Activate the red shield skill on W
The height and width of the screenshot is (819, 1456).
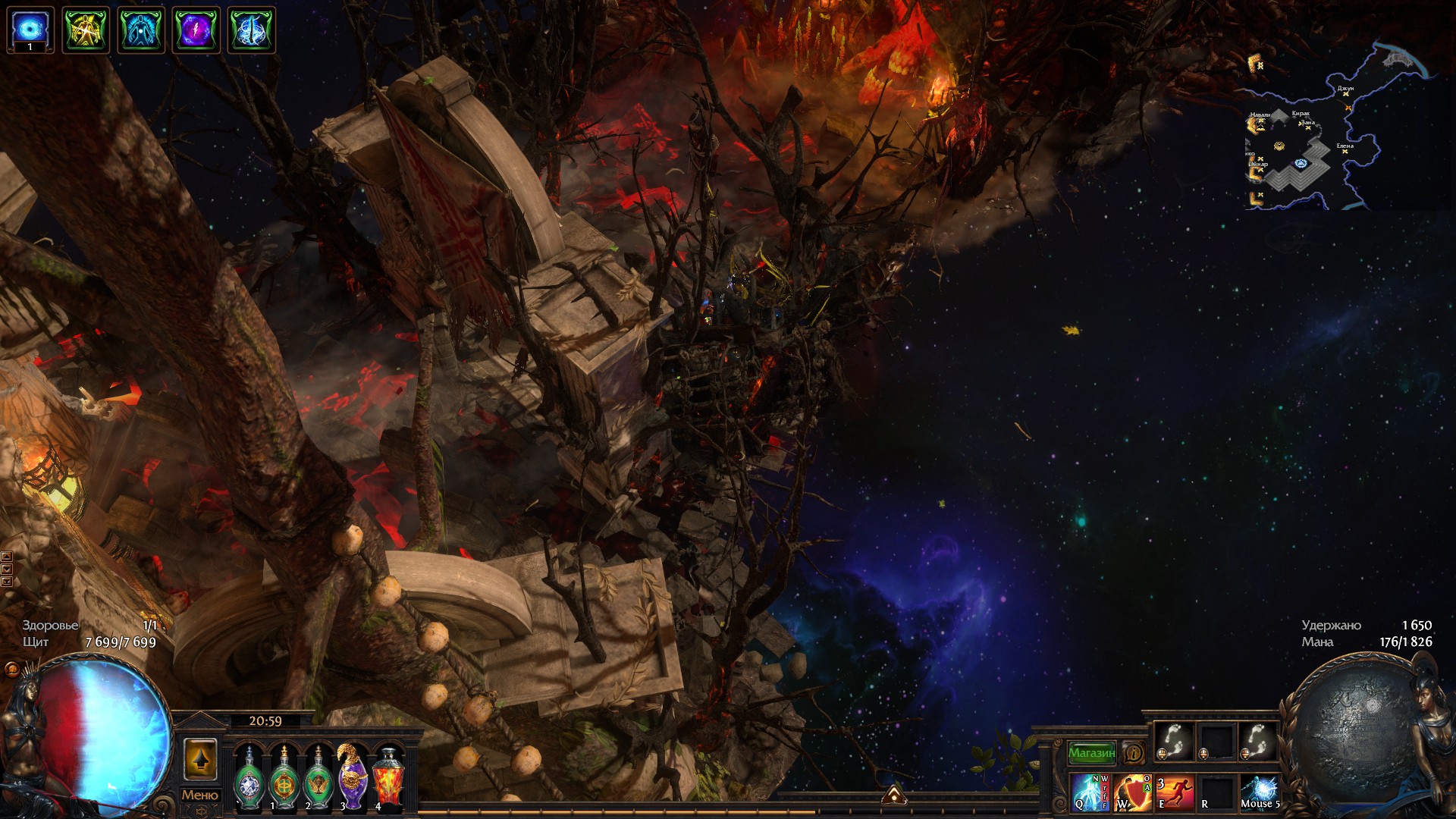tap(1133, 792)
